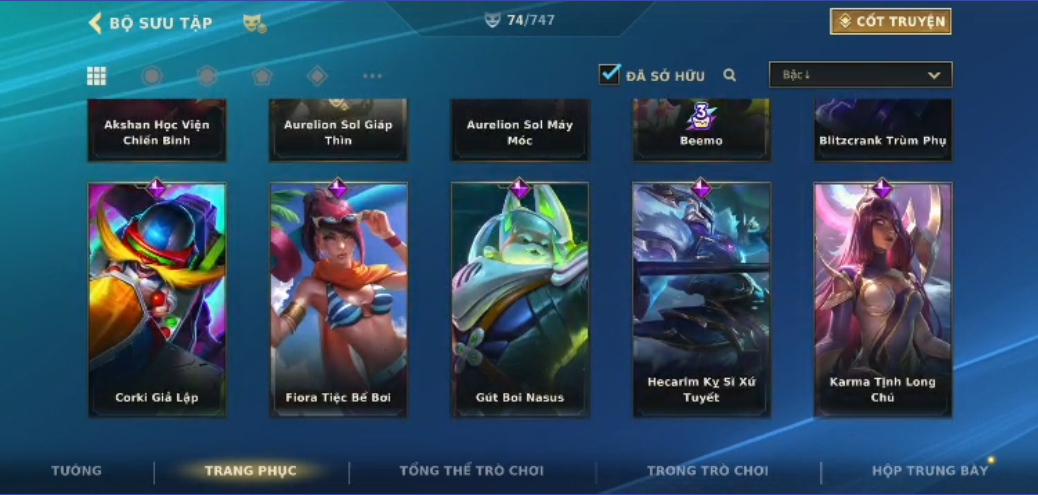Pick the Aurelion Sol Máy Móc skin
This screenshot has height=495, width=1038.
520,131
